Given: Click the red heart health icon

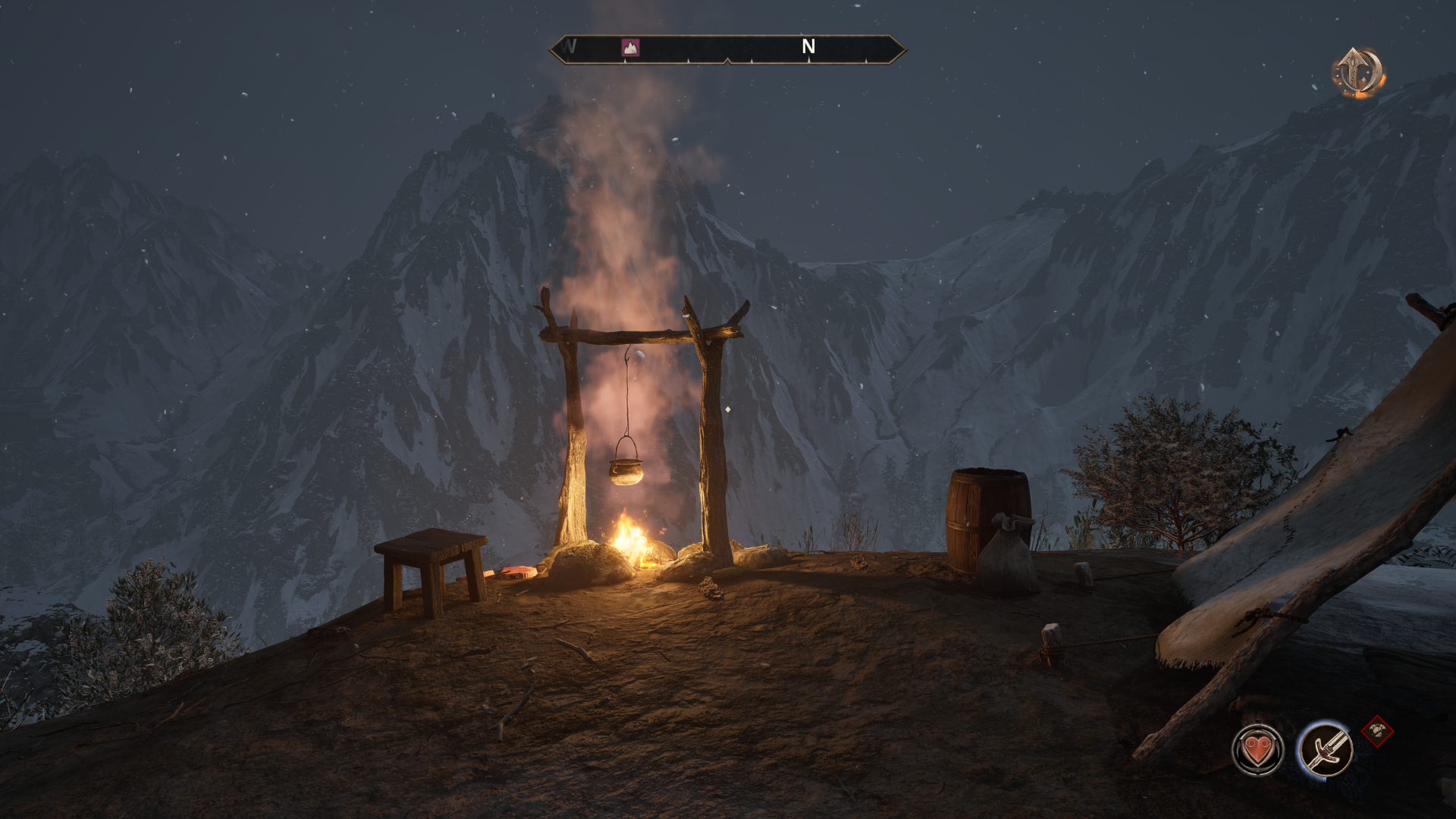Looking at the screenshot, I should tap(1257, 750).
